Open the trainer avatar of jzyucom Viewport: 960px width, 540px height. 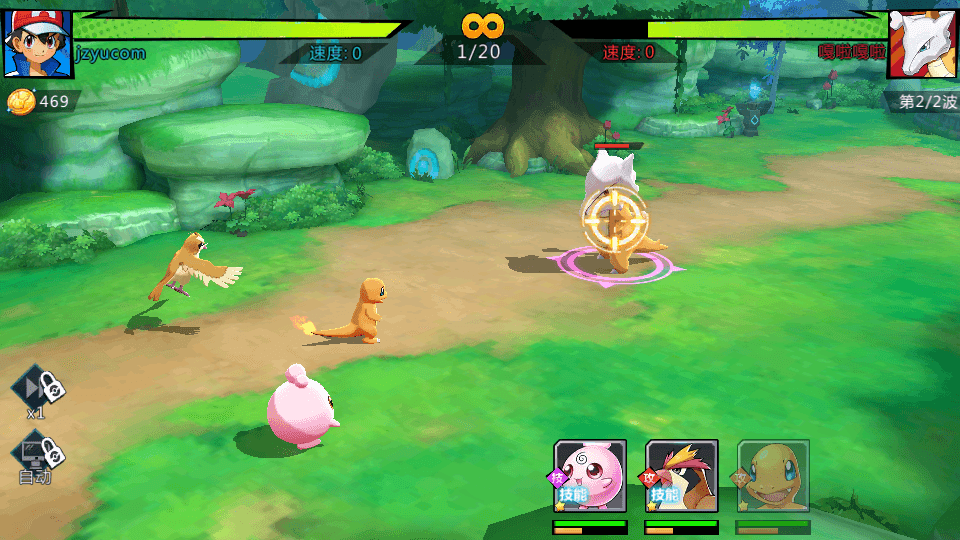tap(38, 44)
